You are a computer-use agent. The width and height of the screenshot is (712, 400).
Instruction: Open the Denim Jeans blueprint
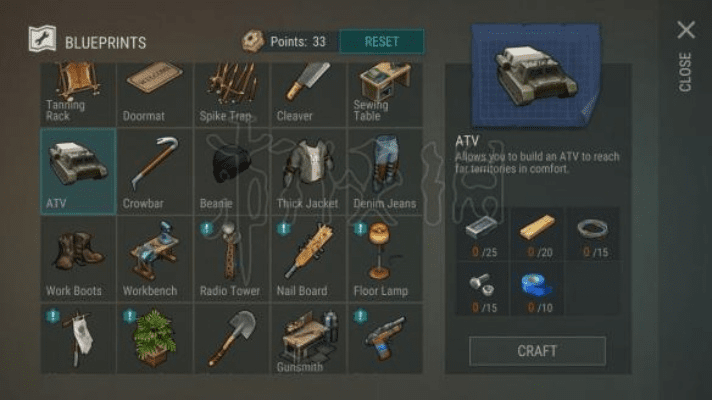(x=385, y=170)
